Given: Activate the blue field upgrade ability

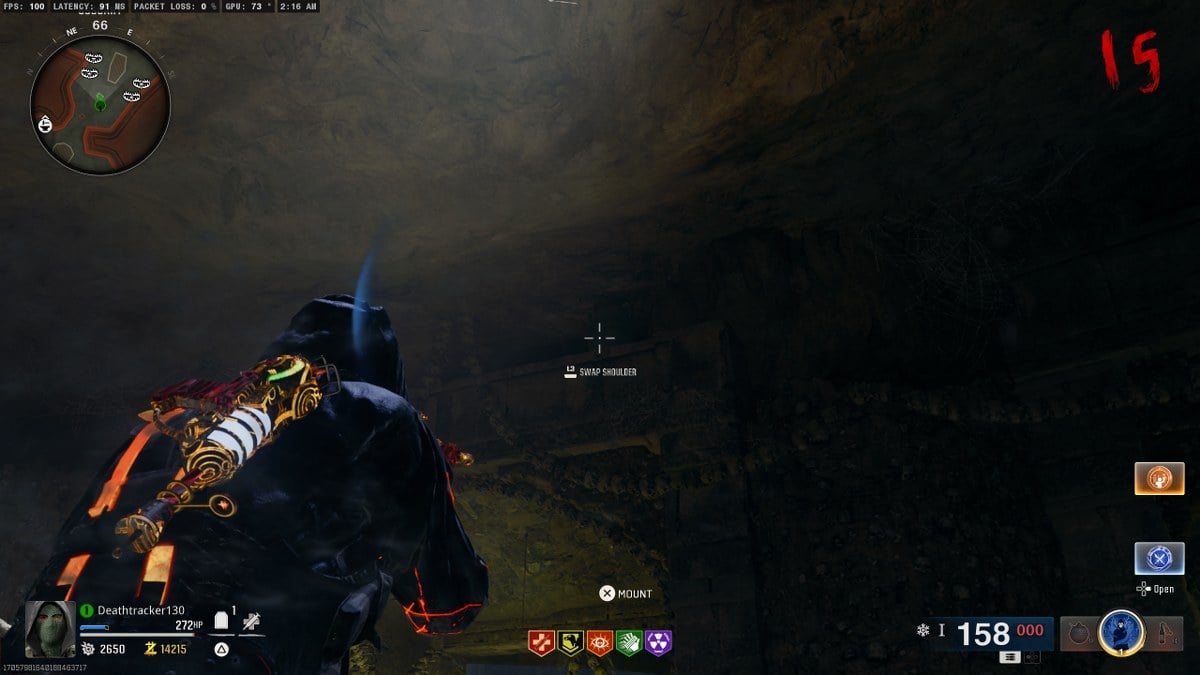Looking at the screenshot, I should (x=1121, y=632).
